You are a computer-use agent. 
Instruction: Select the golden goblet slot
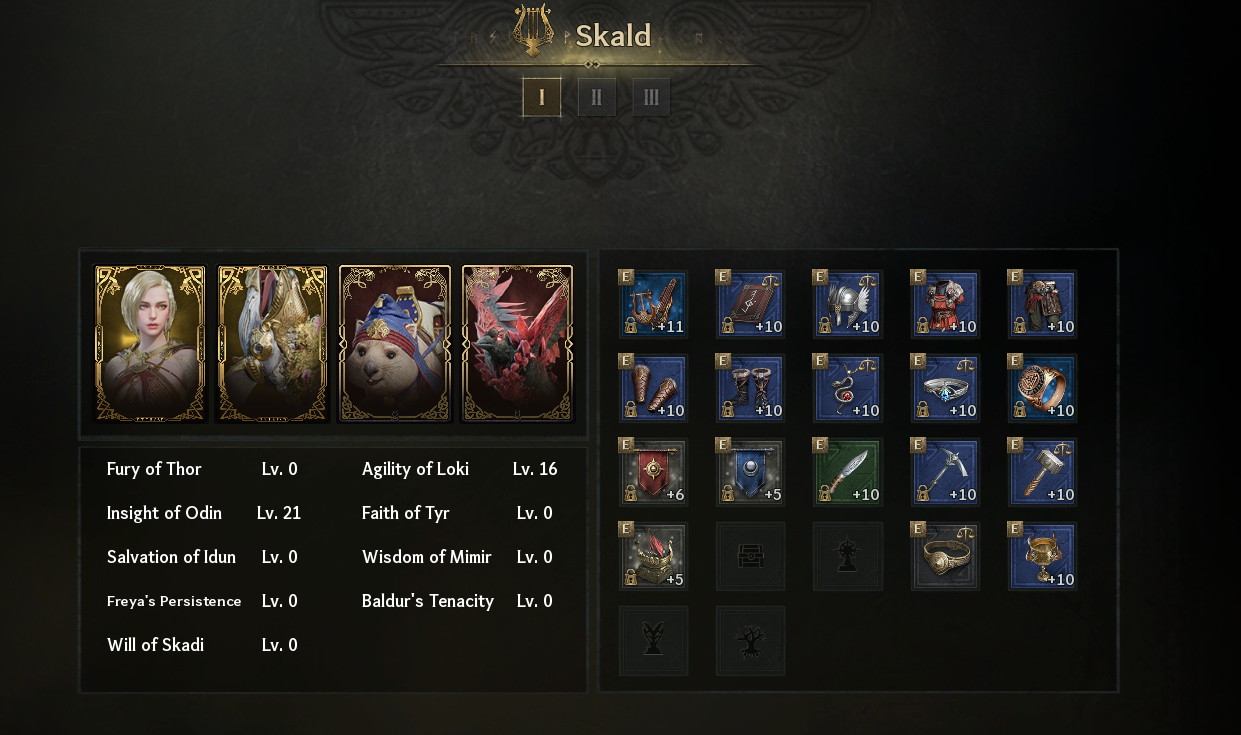(x=1042, y=556)
